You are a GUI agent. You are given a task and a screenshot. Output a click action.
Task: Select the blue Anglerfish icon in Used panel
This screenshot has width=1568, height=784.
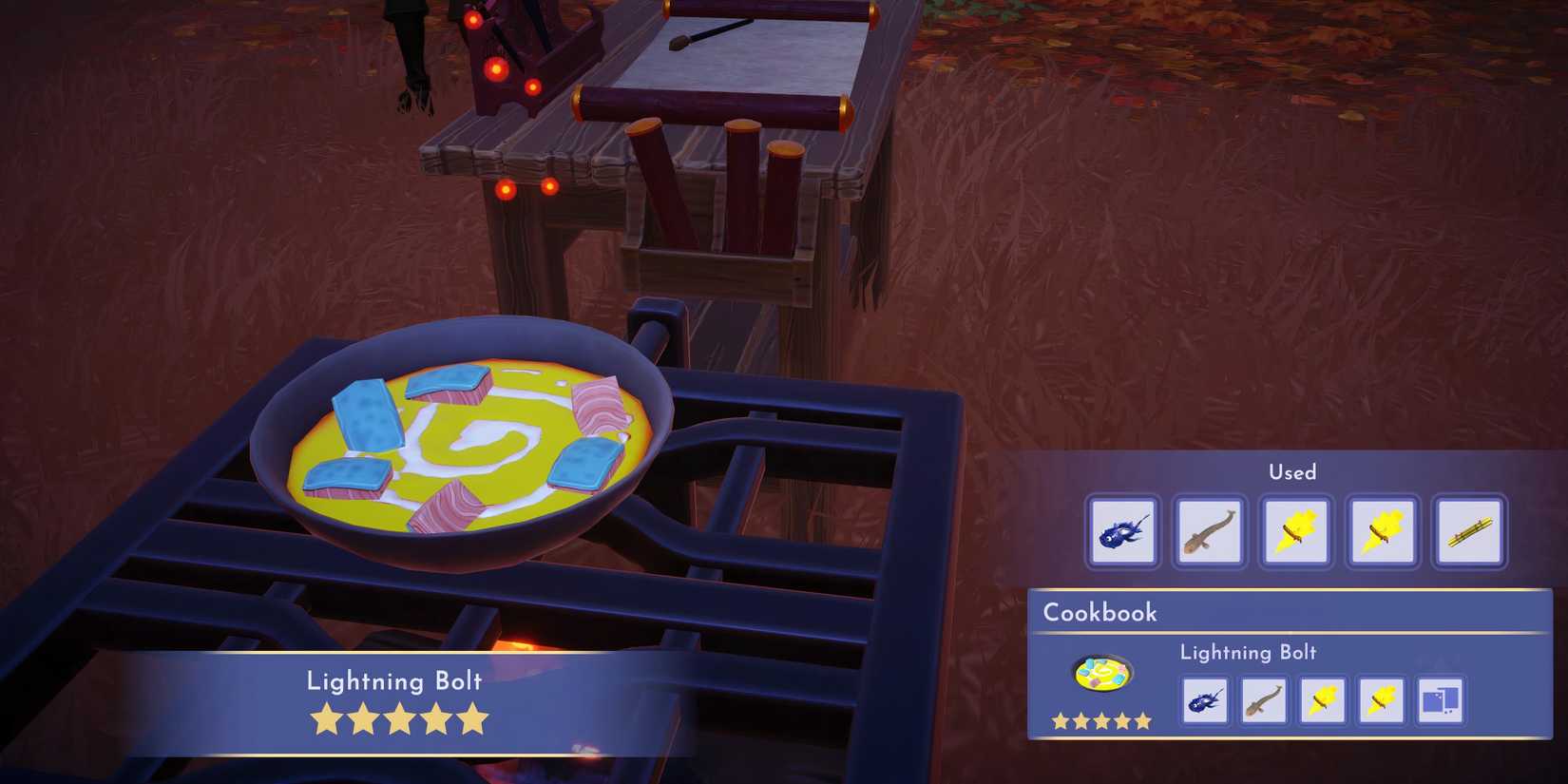click(x=1122, y=530)
